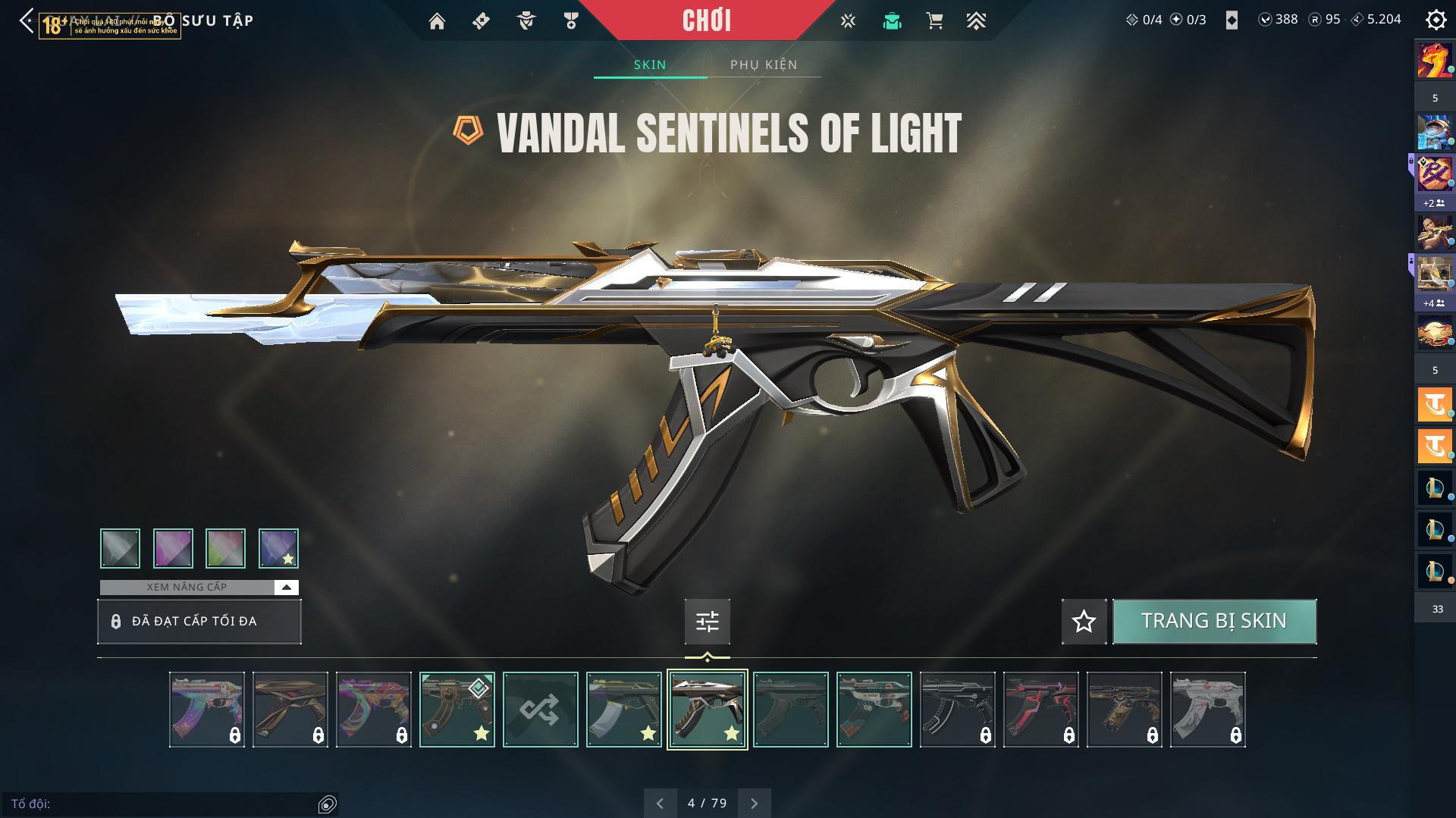Choose the purple variant swatch

coord(173,548)
